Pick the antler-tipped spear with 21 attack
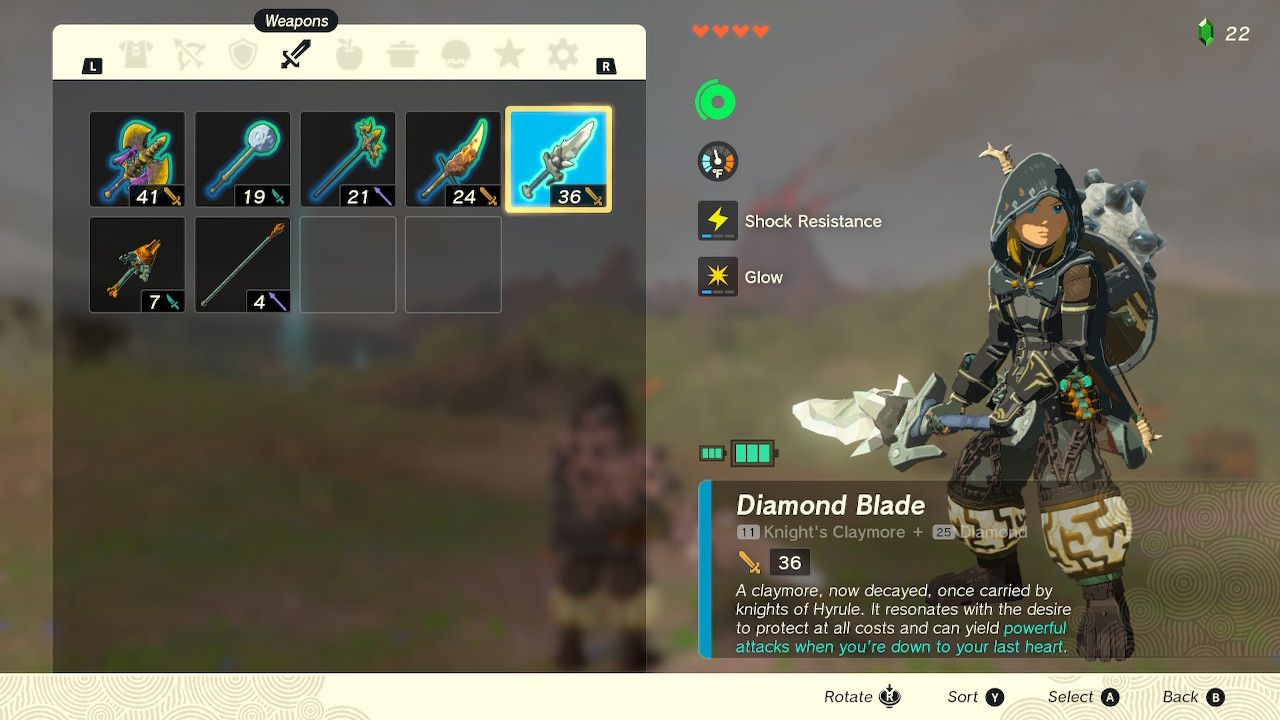 pos(348,159)
